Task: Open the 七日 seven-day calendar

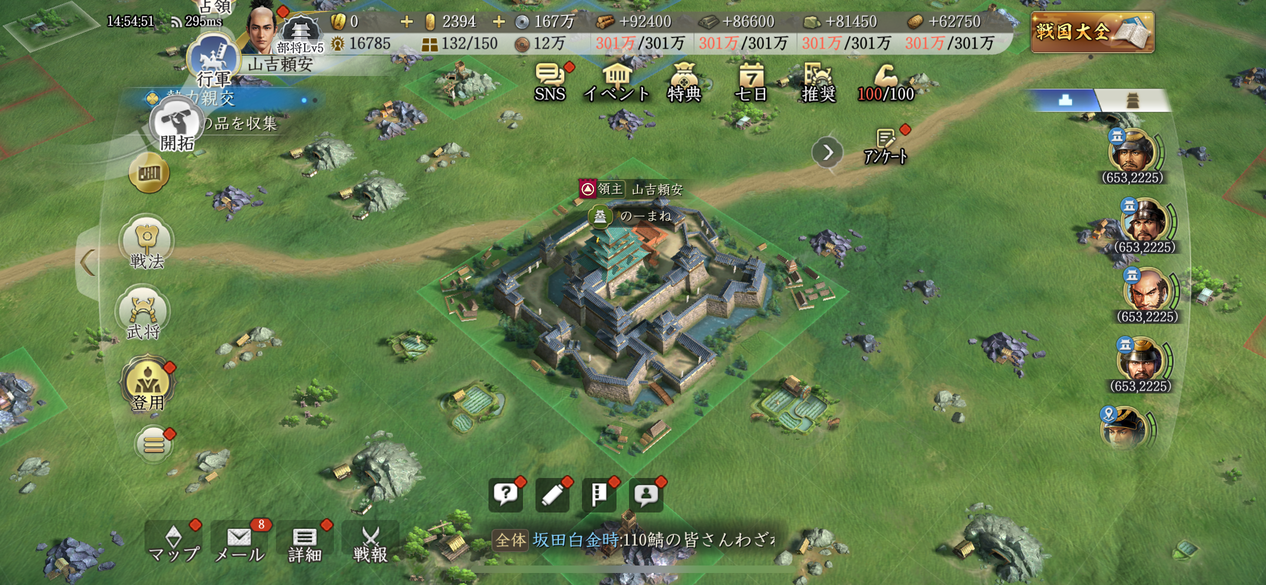Action: click(x=751, y=81)
